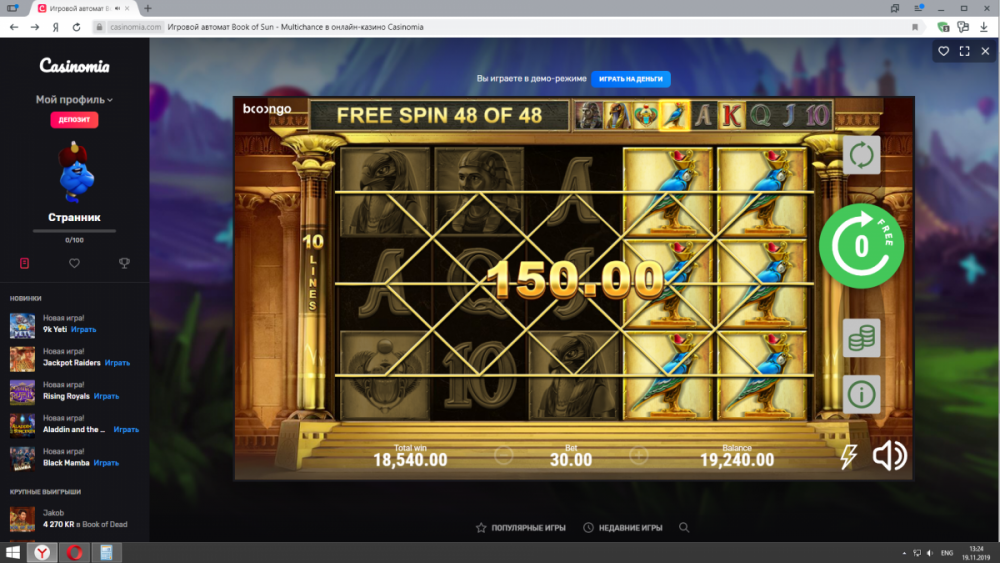Play the 9k Yeti game
The height and width of the screenshot is (563, 1000).
(83, 329)
